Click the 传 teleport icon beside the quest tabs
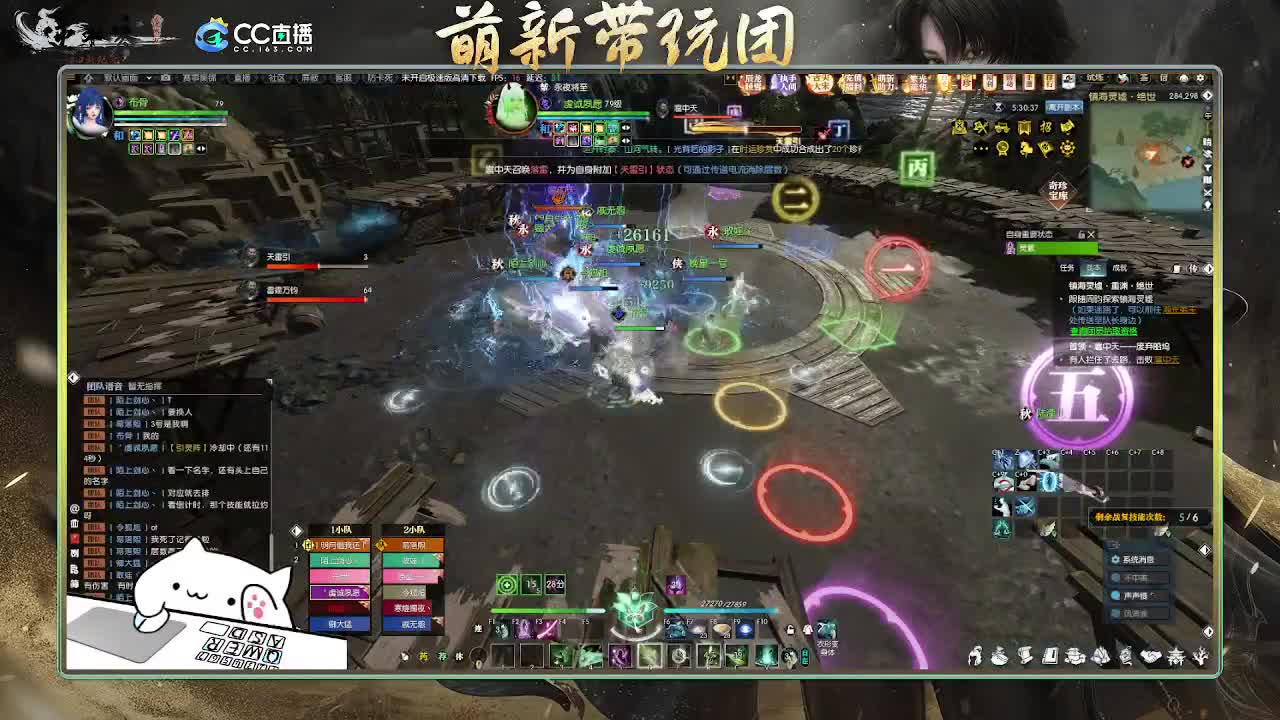 coord(1196,267)
